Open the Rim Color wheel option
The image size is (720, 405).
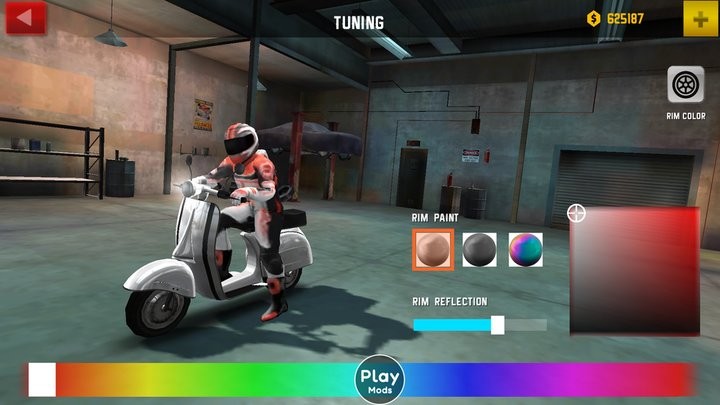[x=686, y=86]
